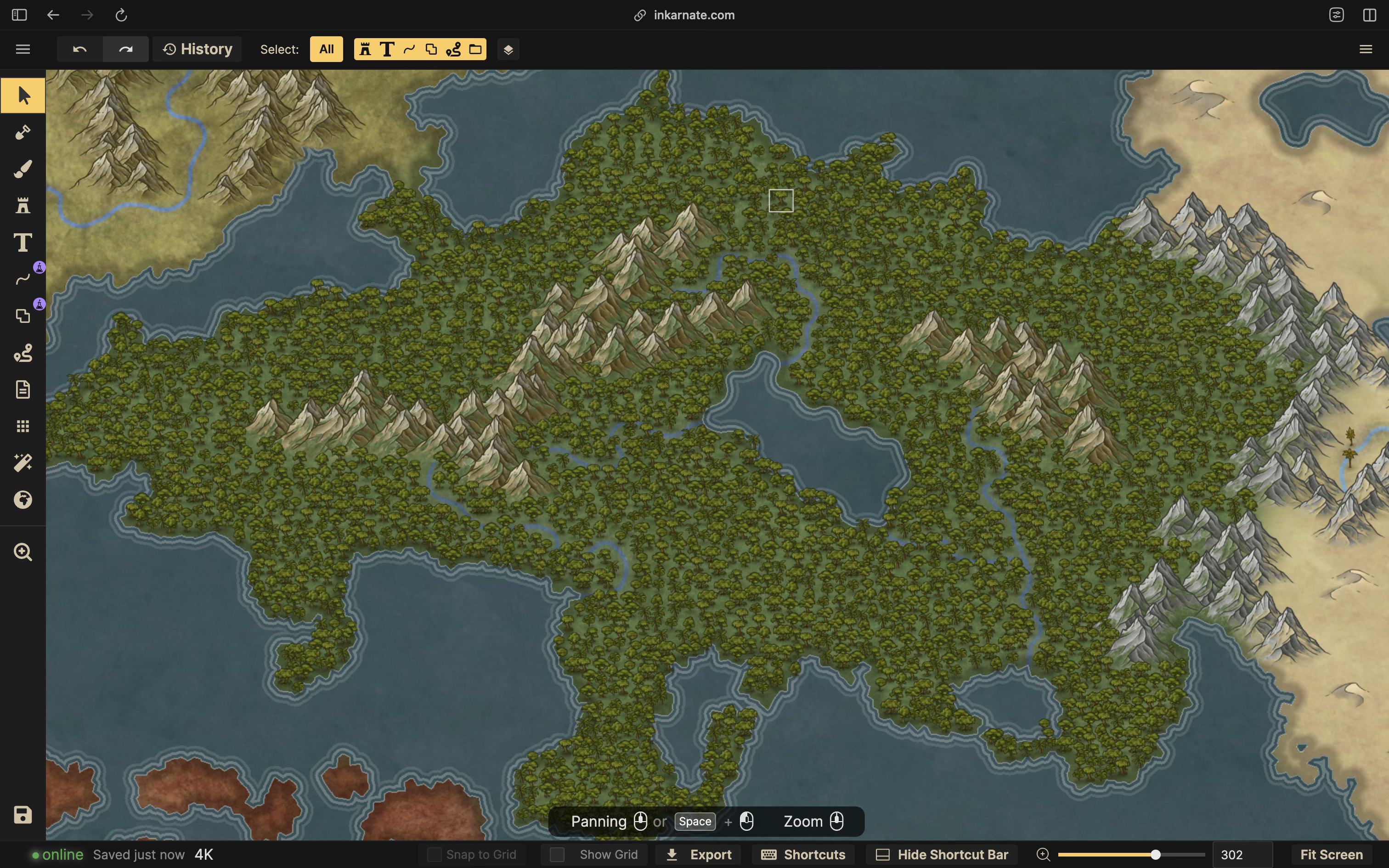Viewport: 1389px width, 868px height.
Task: Select the Route tool in sidebar
Action: (x=23, y=353)
